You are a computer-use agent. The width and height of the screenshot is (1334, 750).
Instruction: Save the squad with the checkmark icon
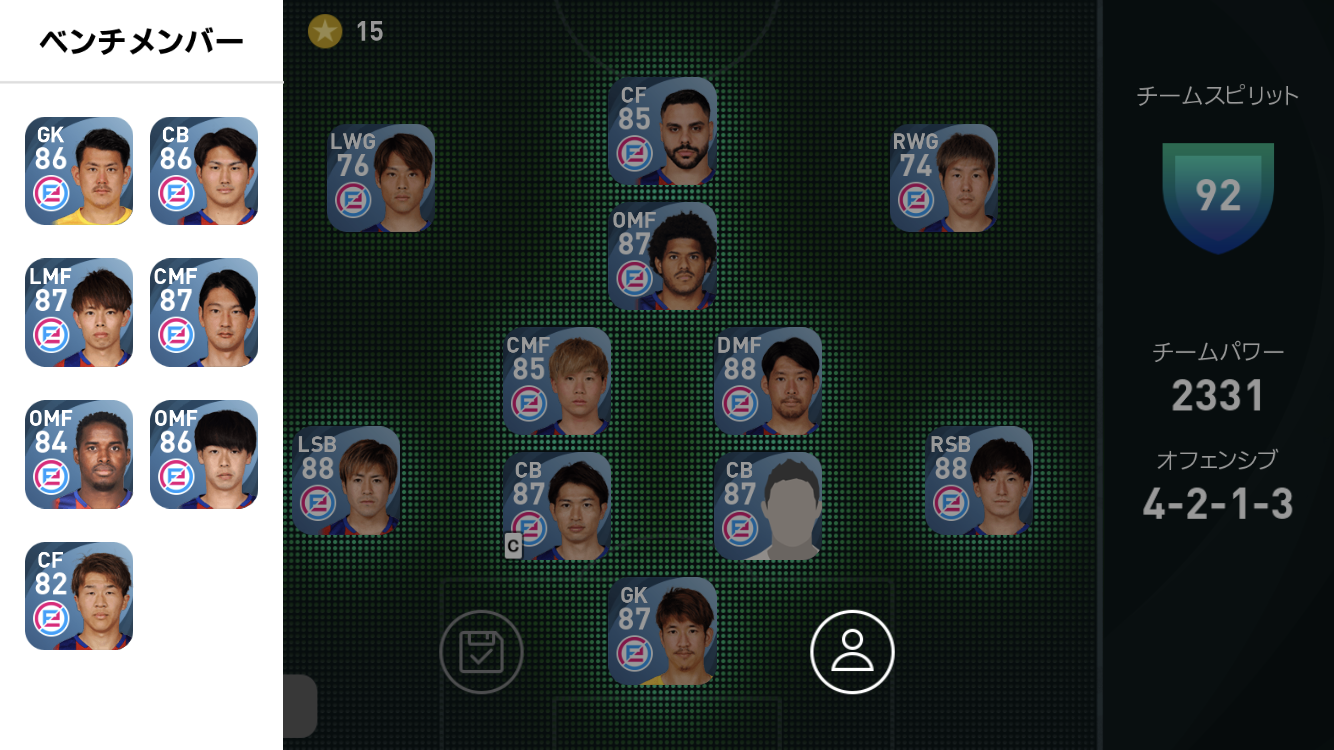pos(481,652)
